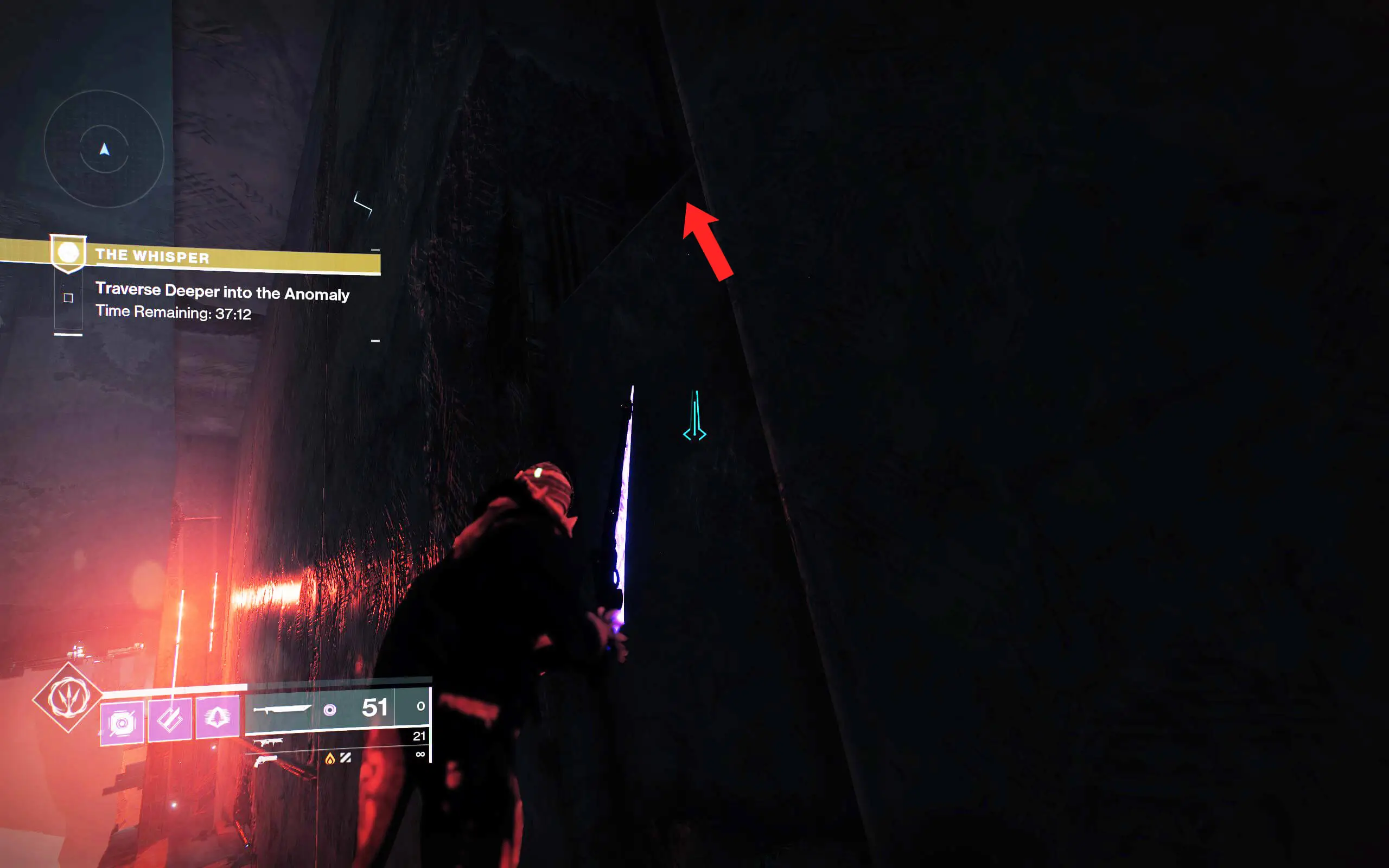Tick the Traverse Deeper objective checkbox
1389x868 pixels.
coord(68,297)
